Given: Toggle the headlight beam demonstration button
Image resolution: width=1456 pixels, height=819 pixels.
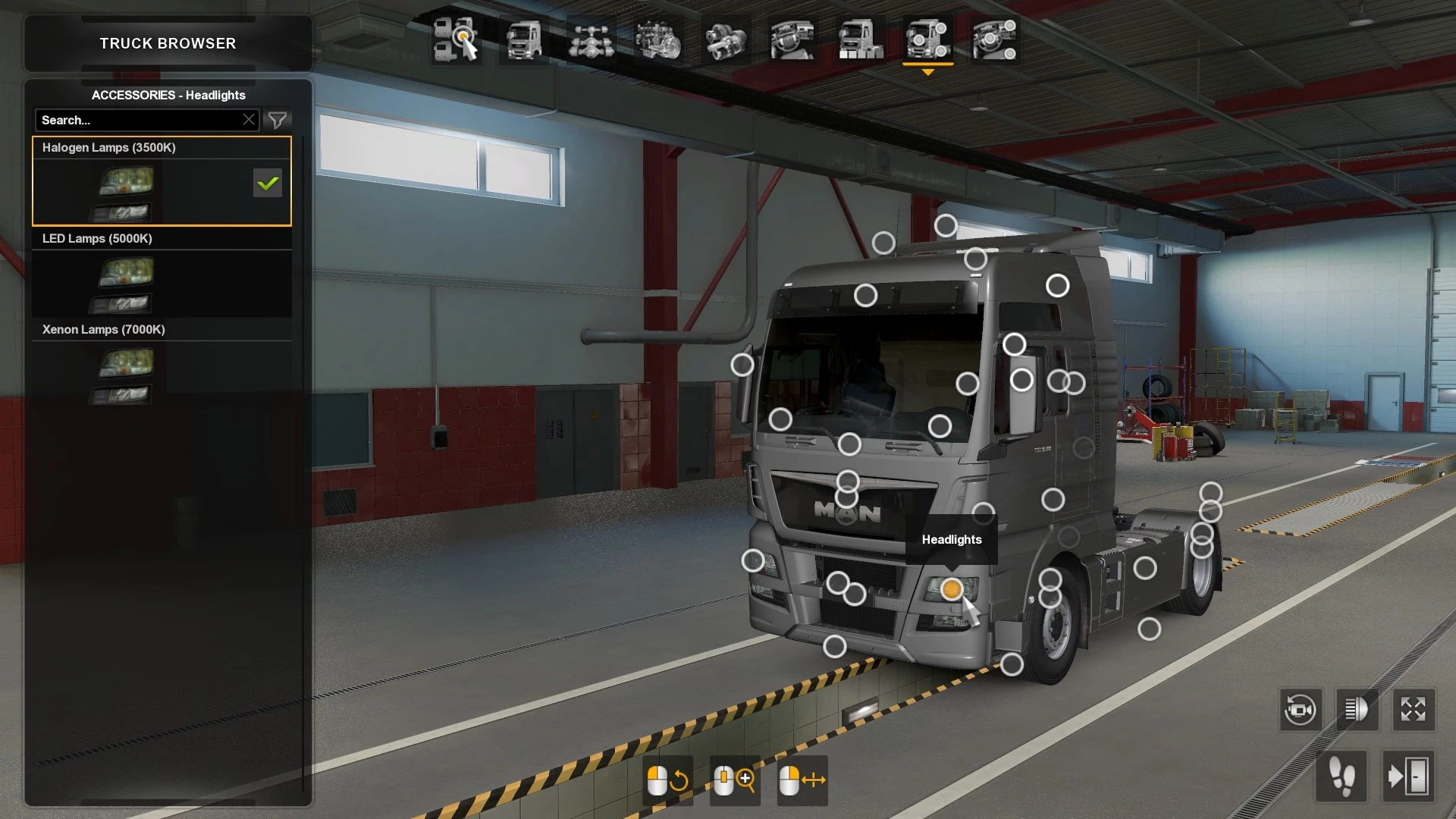Looking at the screenshot, I should (x=1357, y=710).
